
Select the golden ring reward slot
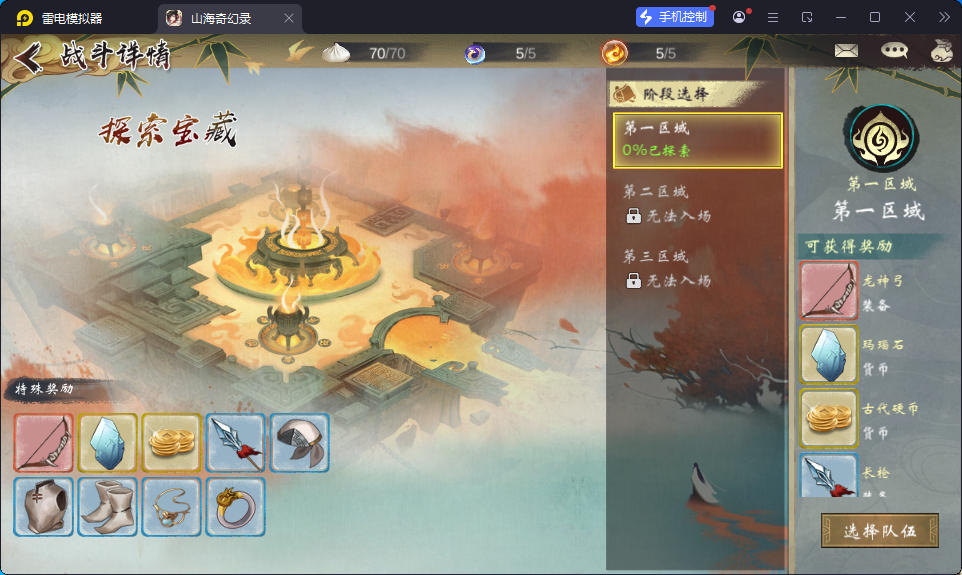point(236,507)
